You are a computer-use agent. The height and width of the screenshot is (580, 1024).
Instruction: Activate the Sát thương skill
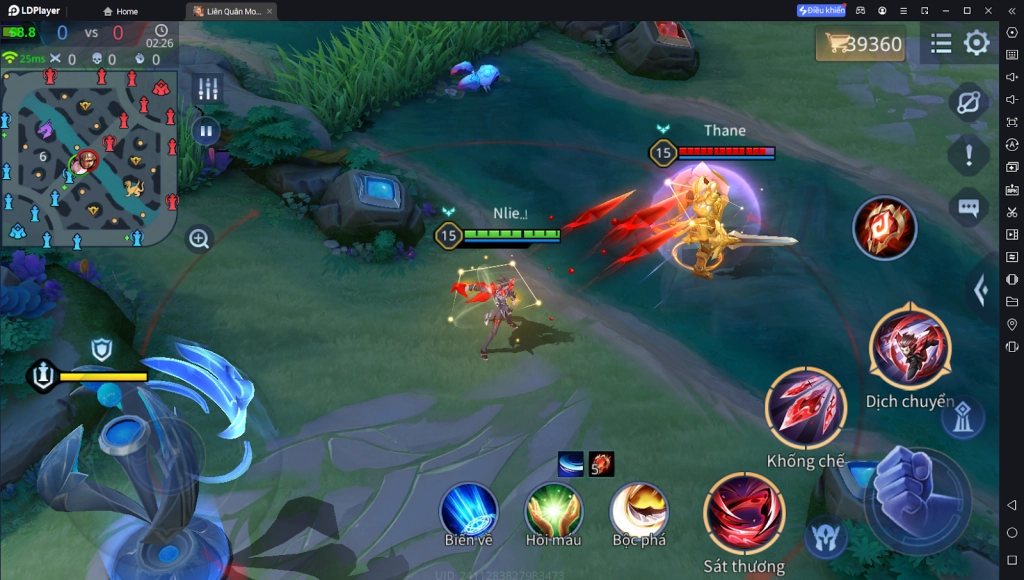pos(744,515)
